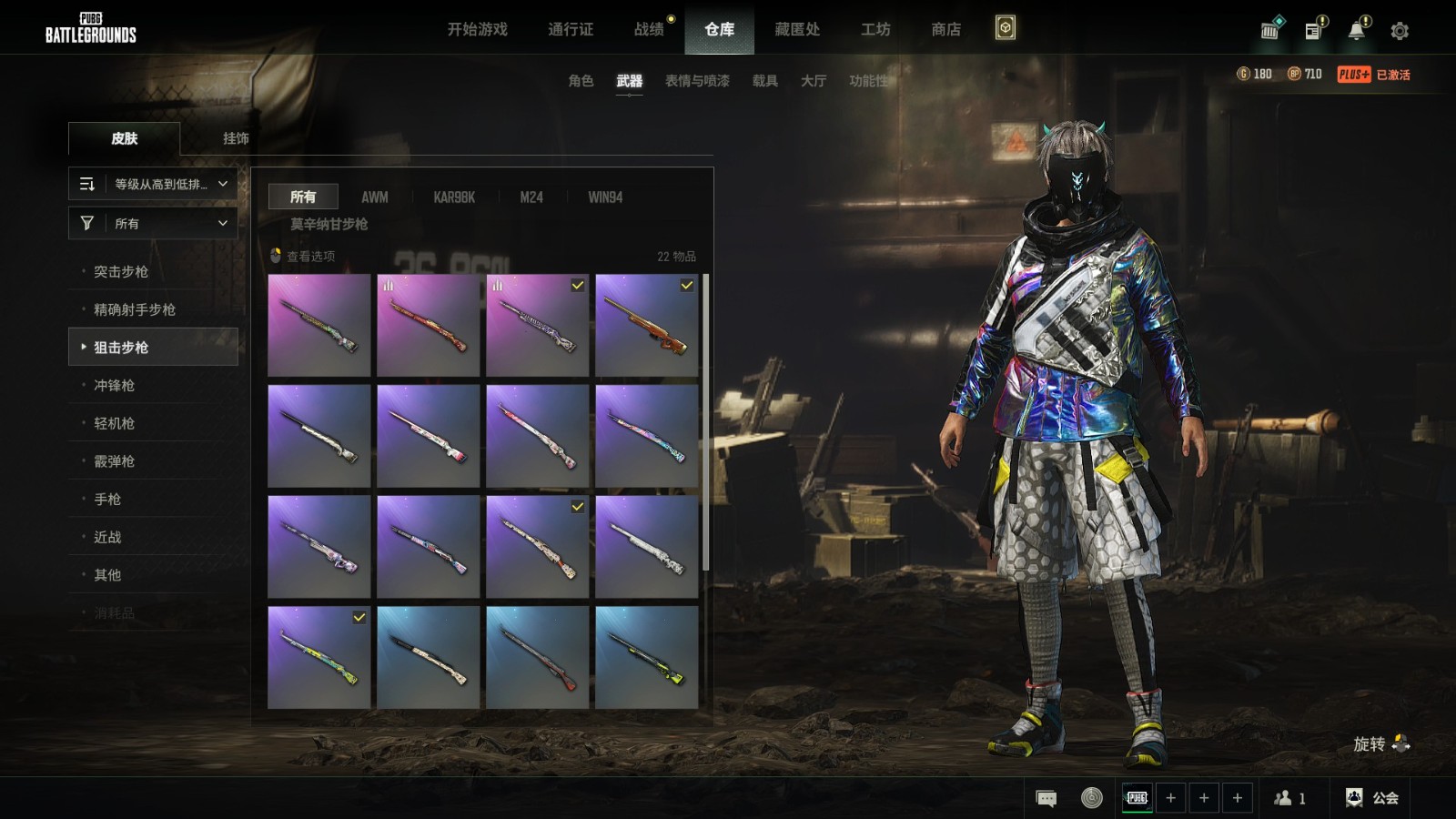Open the 载具 vehicle skins tab
Viewport: 1456px width, 819px height.
coord(764,81)
